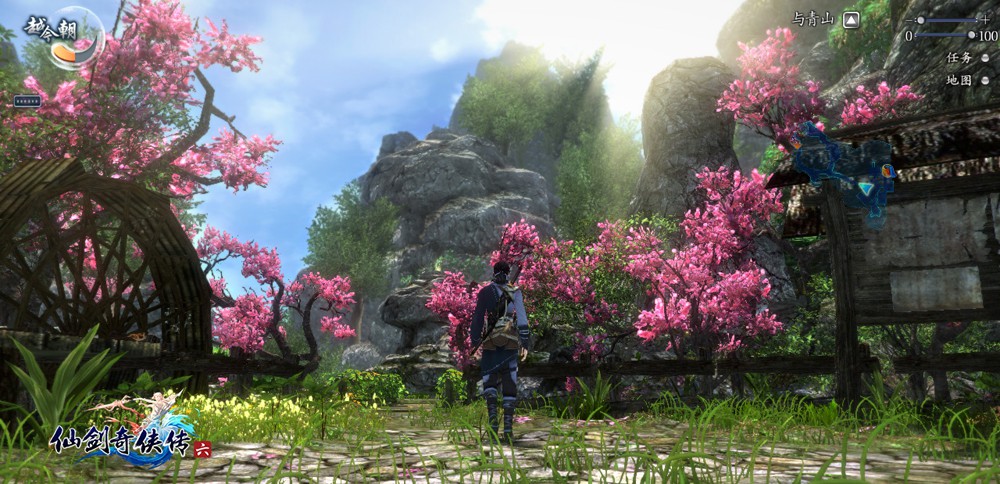Image resolution: width=1000 pixels, height=484 pixels.
Task: Click the minimap zoom minus sign
Action: tap(909, 20)
